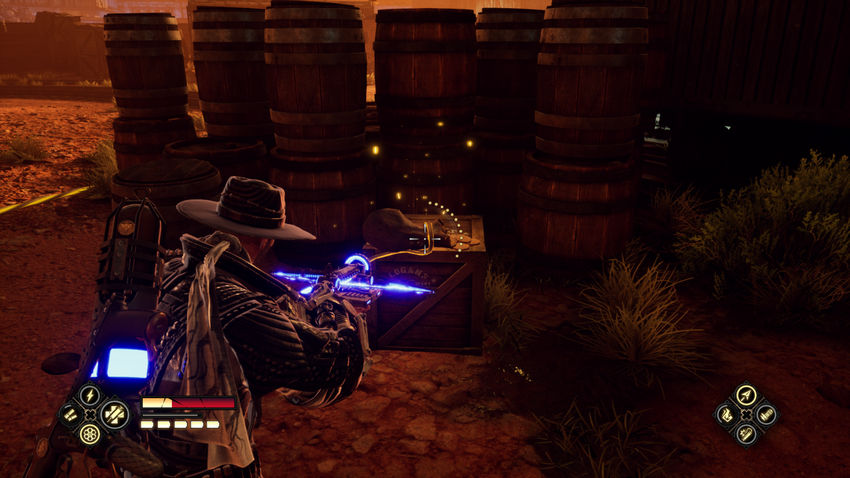Viewport: 850px width, 478px height.
Task: Choose the revolver cylinder icon
Action: pos(90,434)
